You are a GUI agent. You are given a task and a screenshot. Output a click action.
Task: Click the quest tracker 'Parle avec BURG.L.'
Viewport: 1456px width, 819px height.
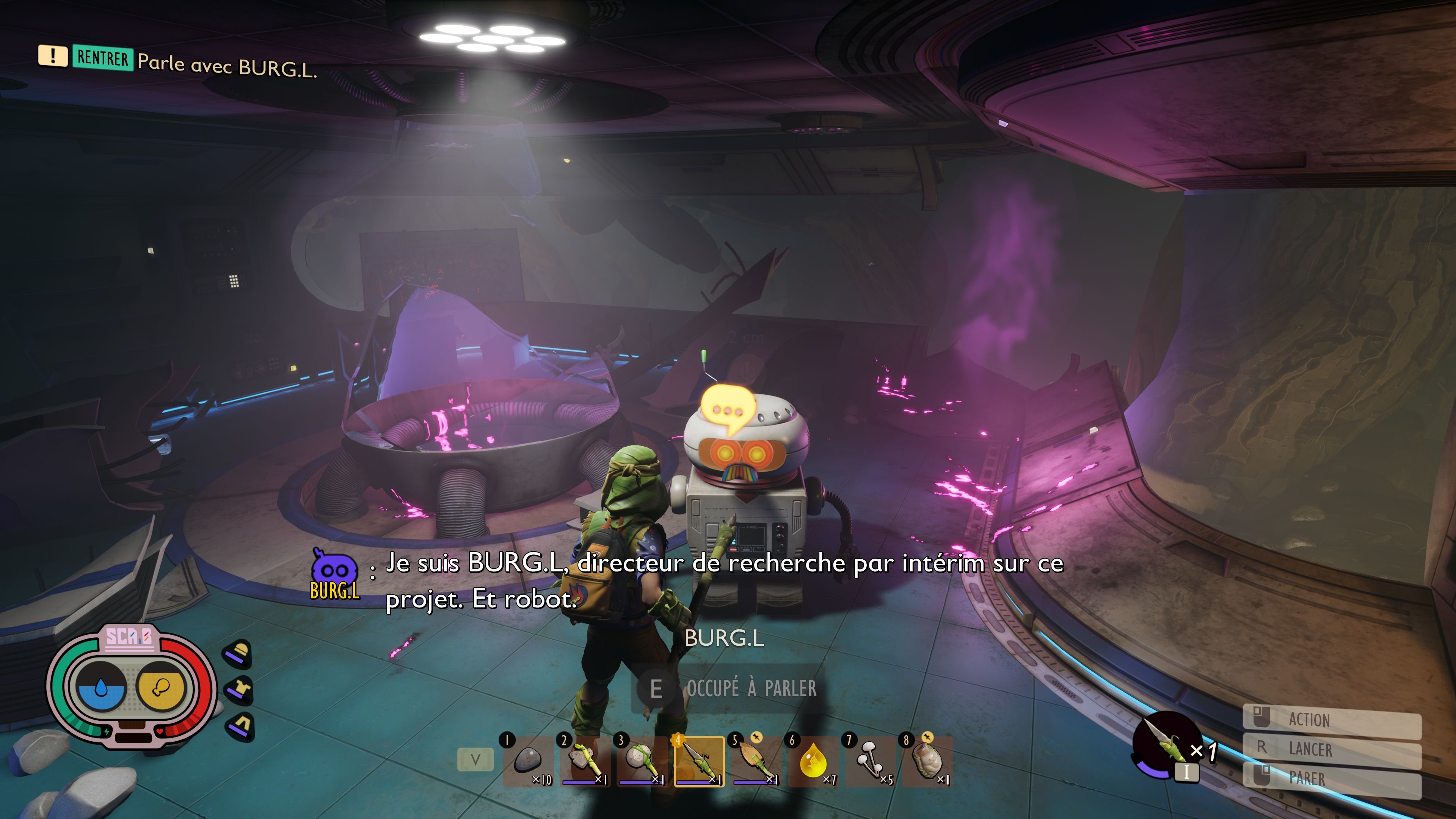[x=226, y=65]
